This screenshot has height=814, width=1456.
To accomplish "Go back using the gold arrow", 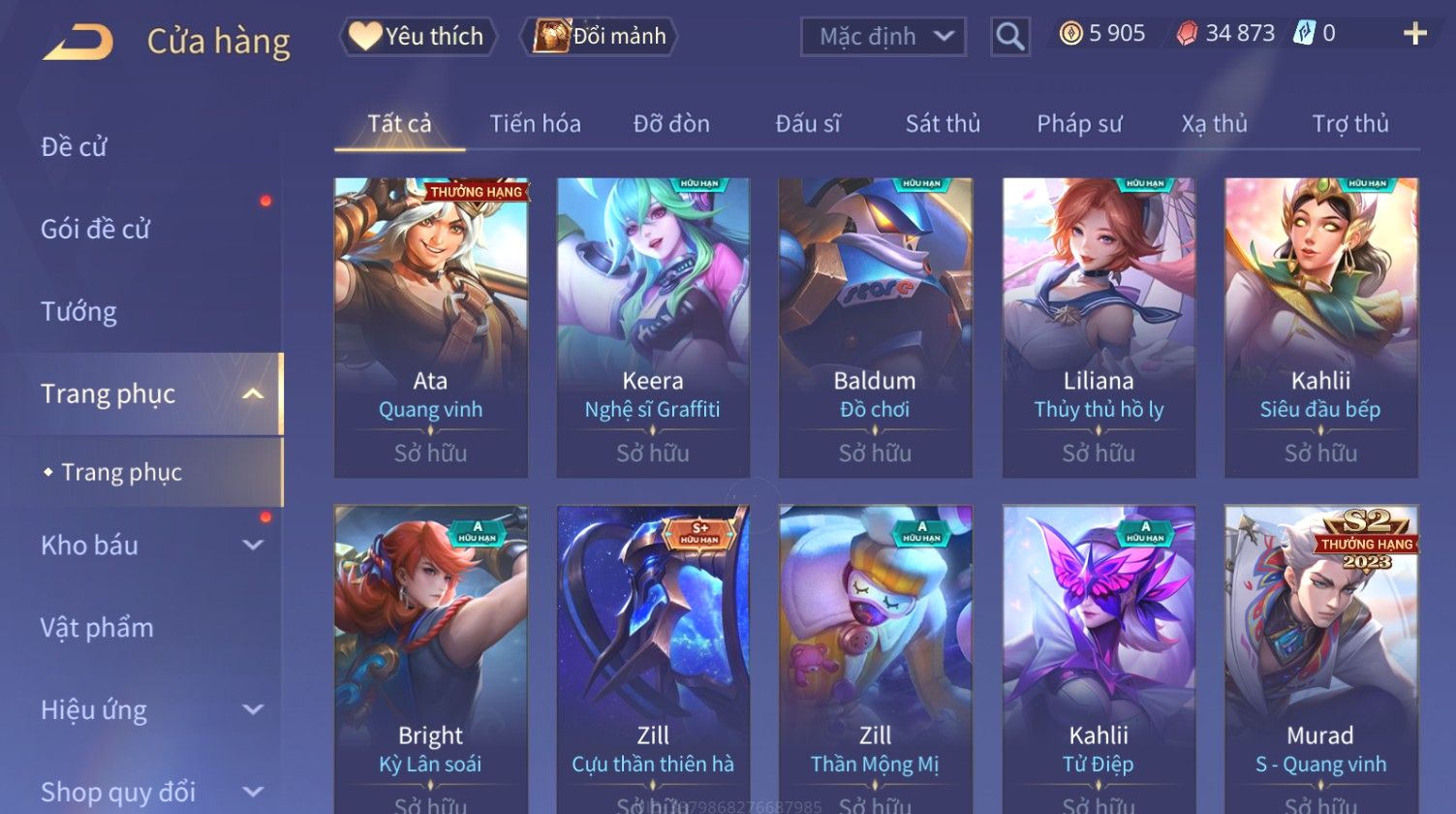I will [x=78, y=42].
